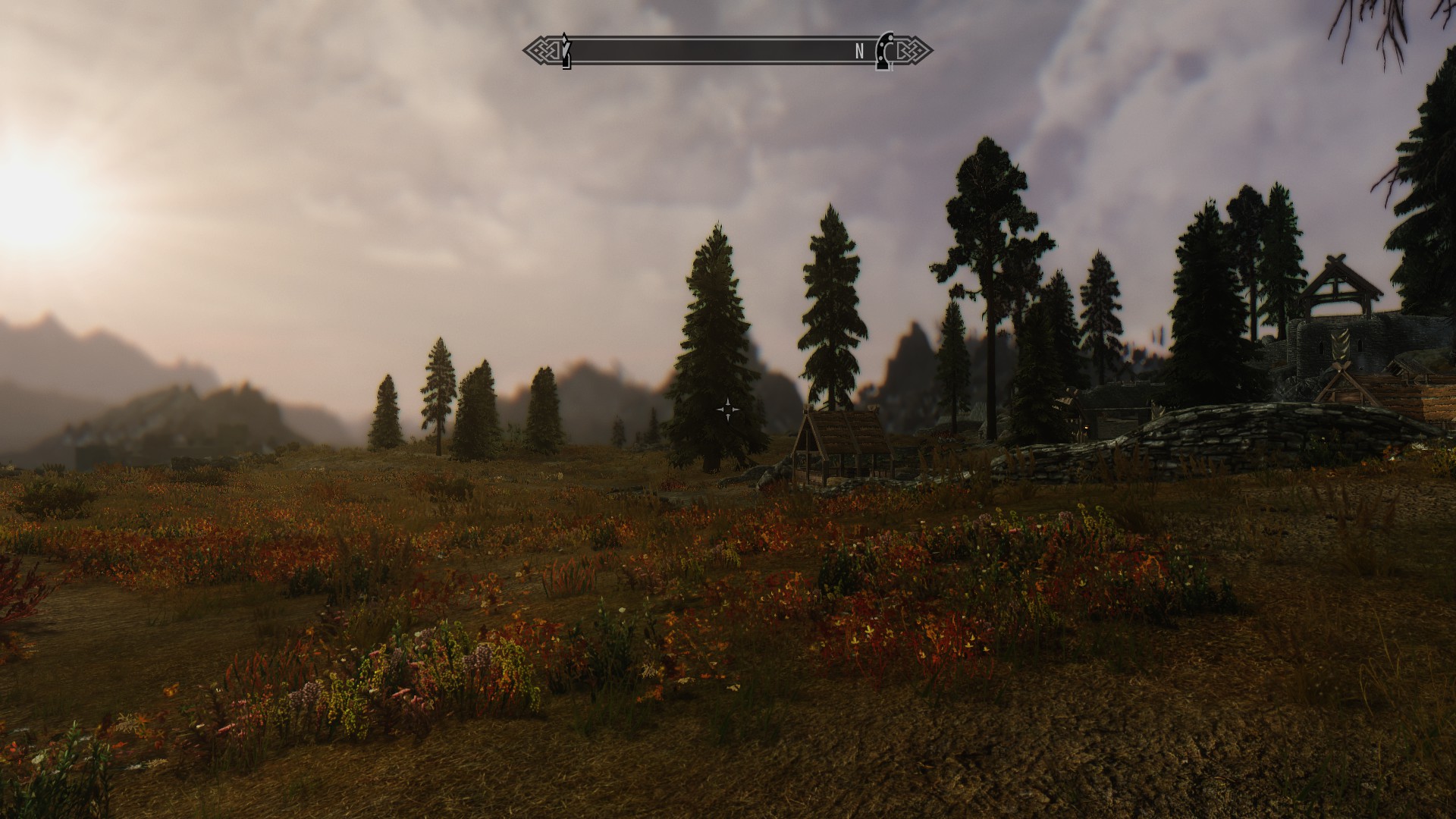Select the location marker at the compass's left end

565,51
